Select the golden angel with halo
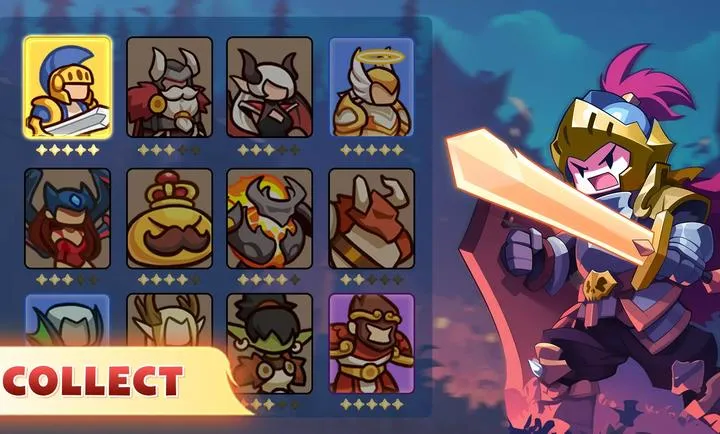Viewport: 720px width, 434px height. point(371,88)
